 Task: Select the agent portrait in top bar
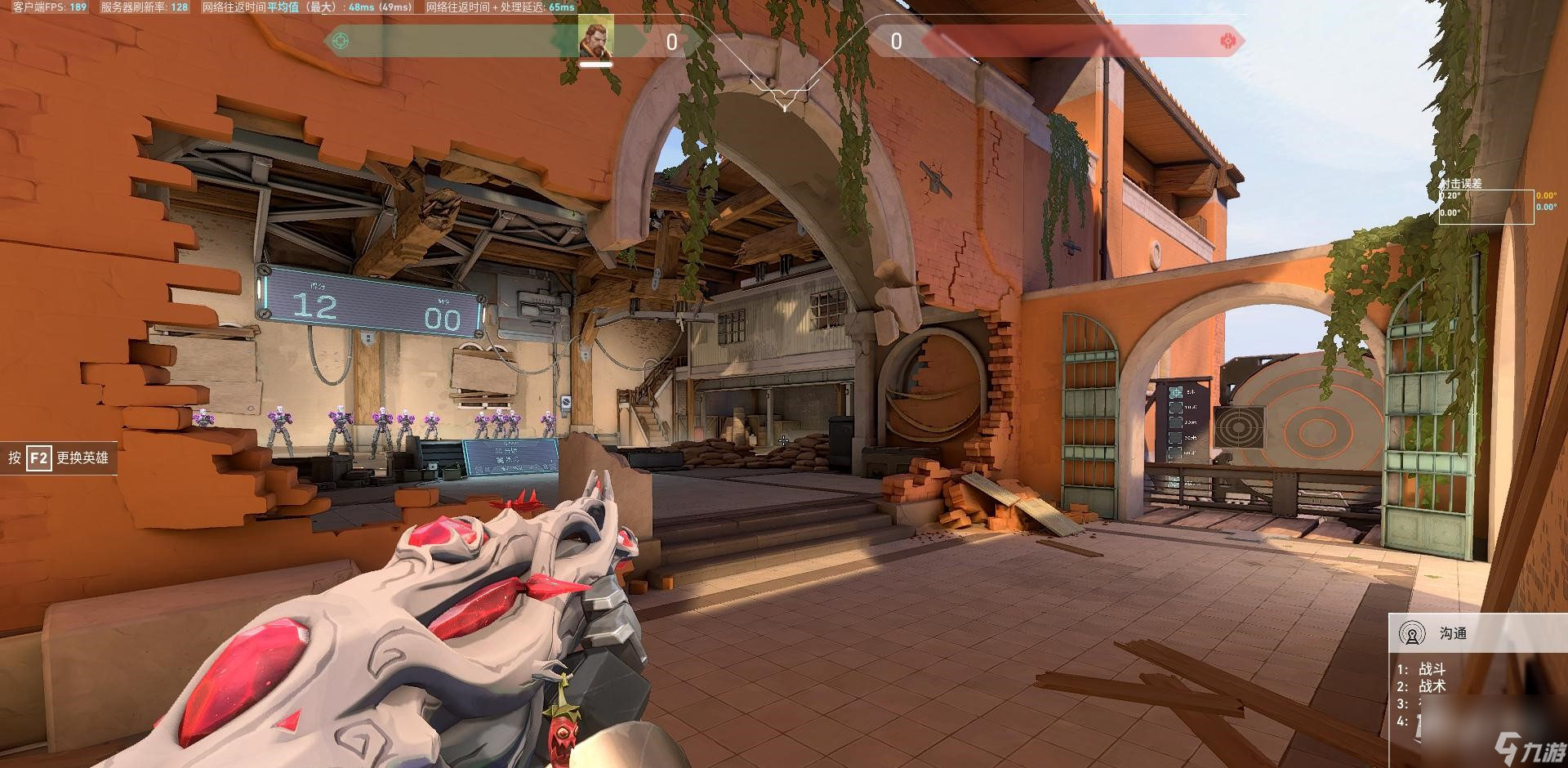(x=596, y=38)
